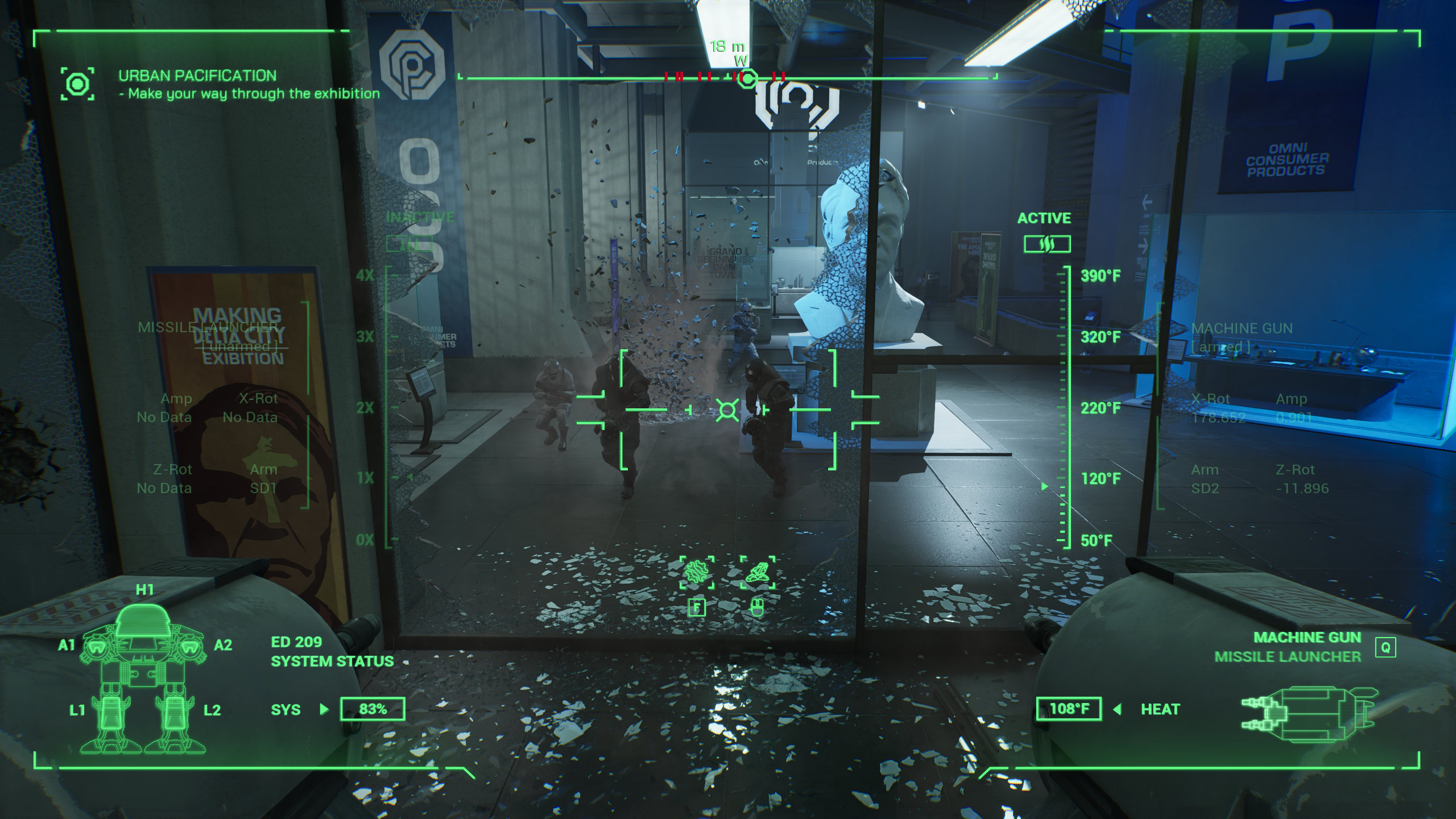The width and height of the screenshot is (1456, 819).
Task: Click the octagonal objective tracker icon
Action: pos(78,84)
